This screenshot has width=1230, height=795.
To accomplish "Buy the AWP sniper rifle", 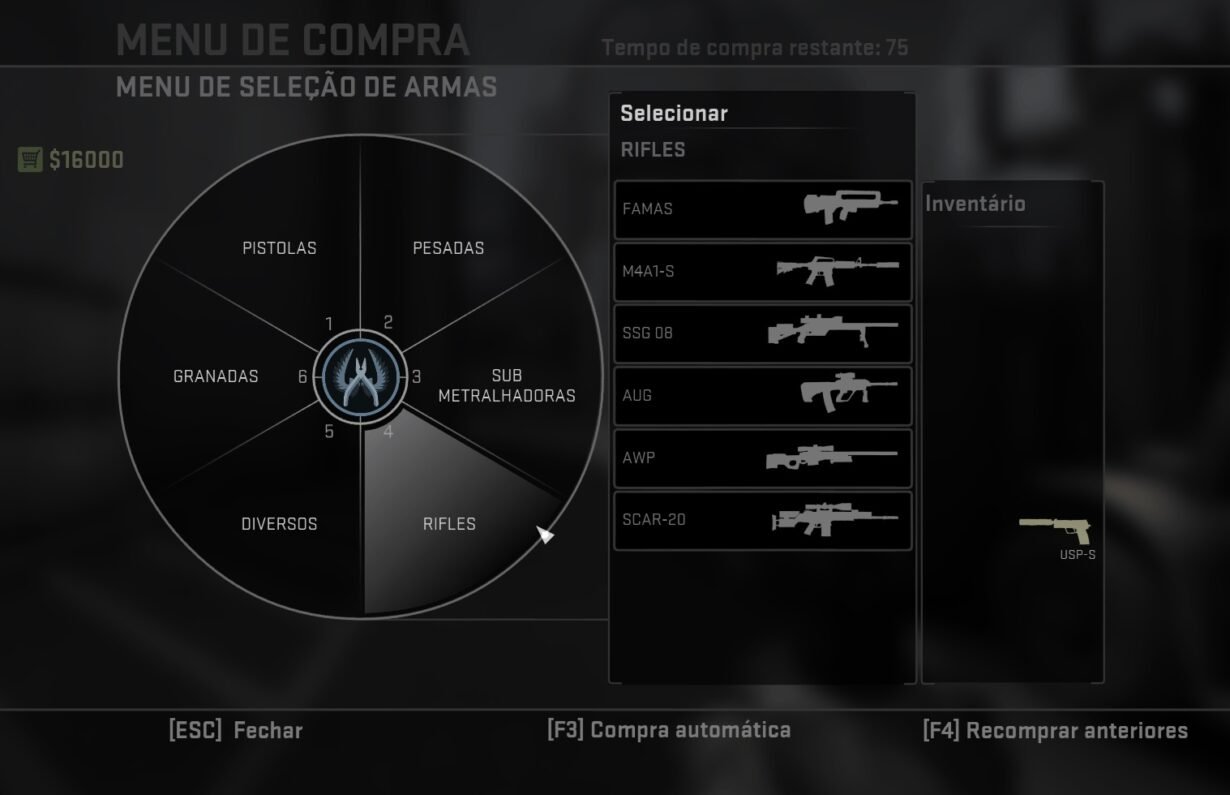I will (x=762, y=458).
